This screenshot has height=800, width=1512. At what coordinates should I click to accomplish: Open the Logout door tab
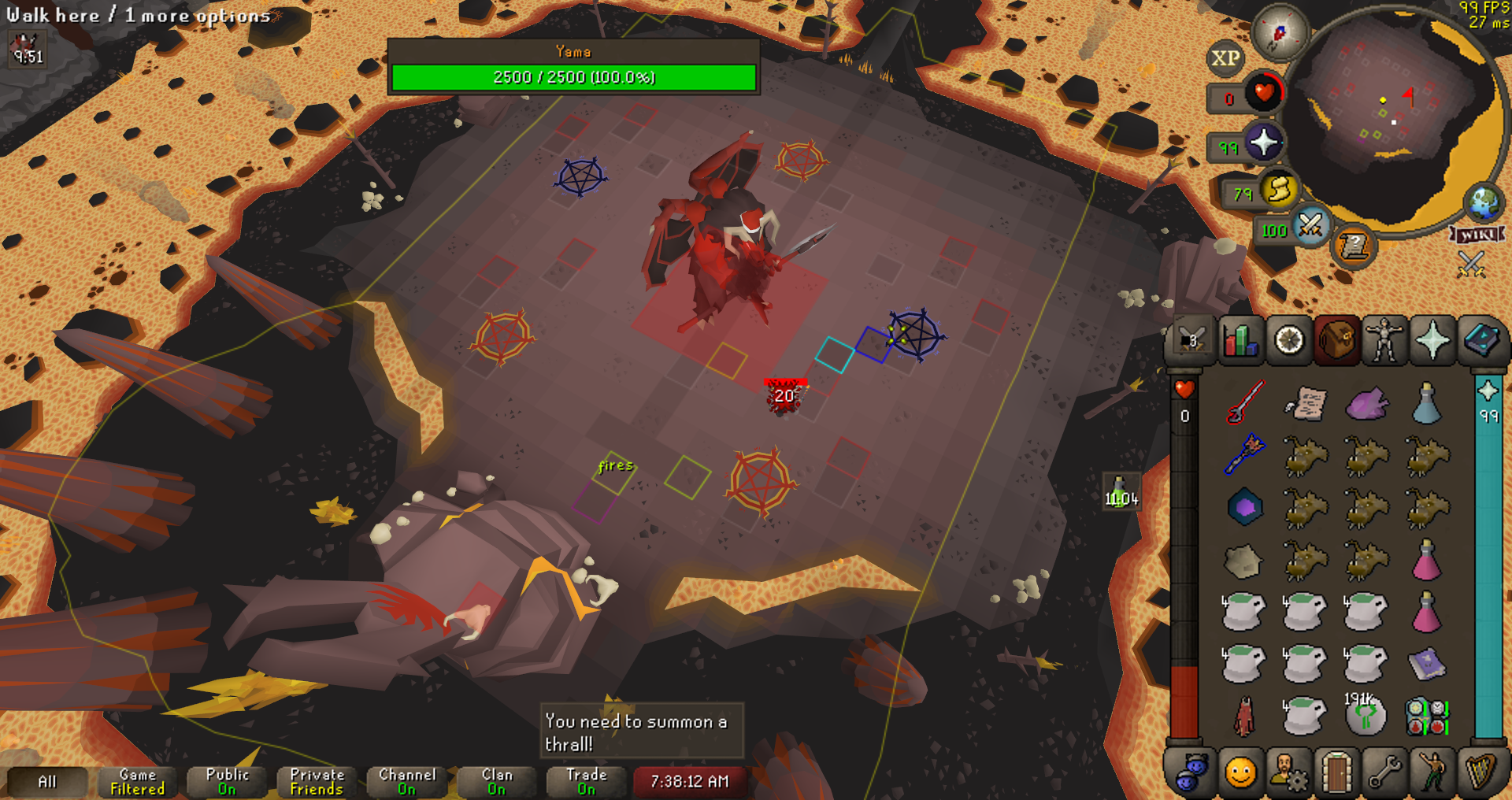coord(1336,772)
